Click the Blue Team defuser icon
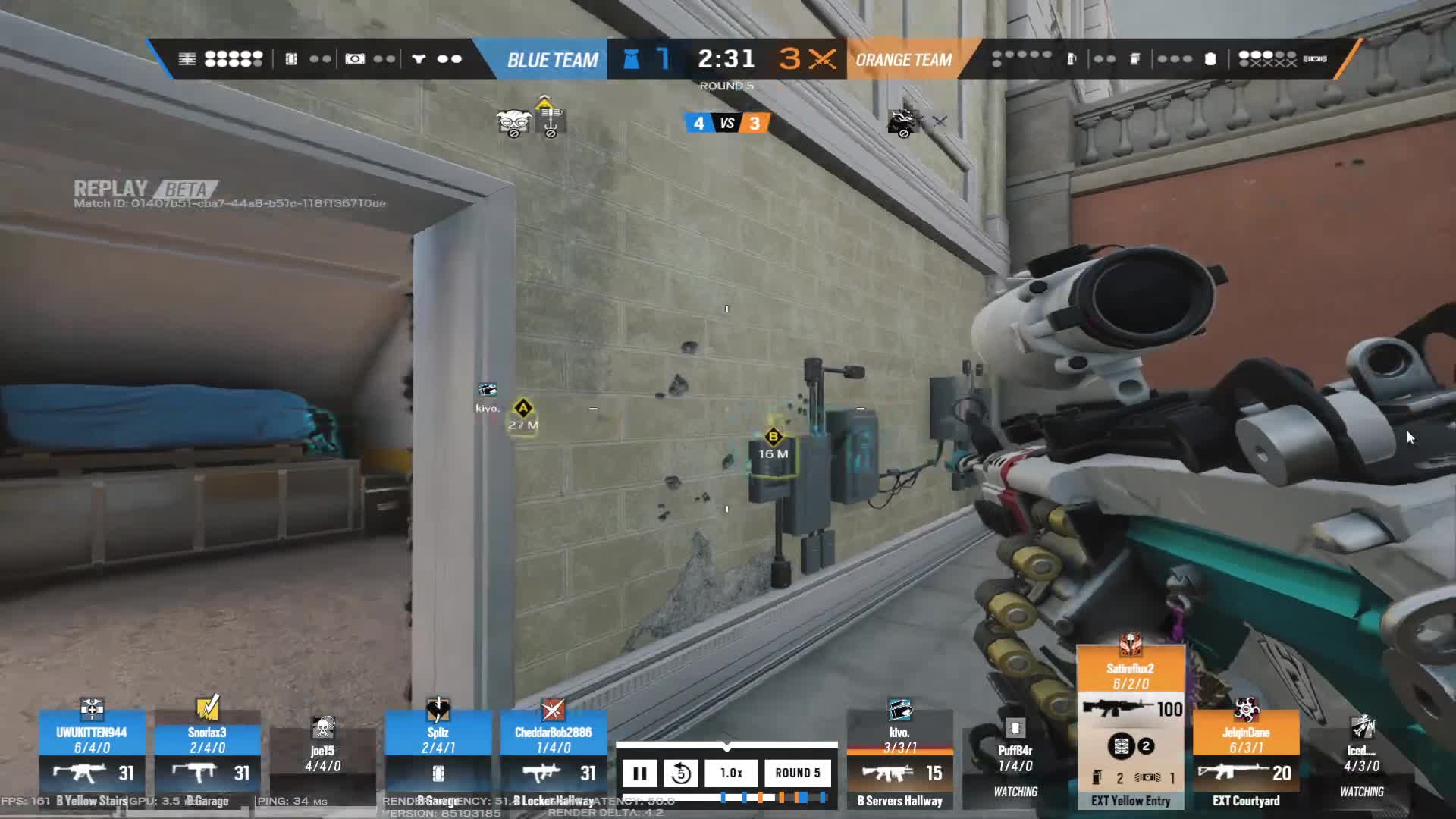Viewport: 1456px width, 819px height. [631, 59]
